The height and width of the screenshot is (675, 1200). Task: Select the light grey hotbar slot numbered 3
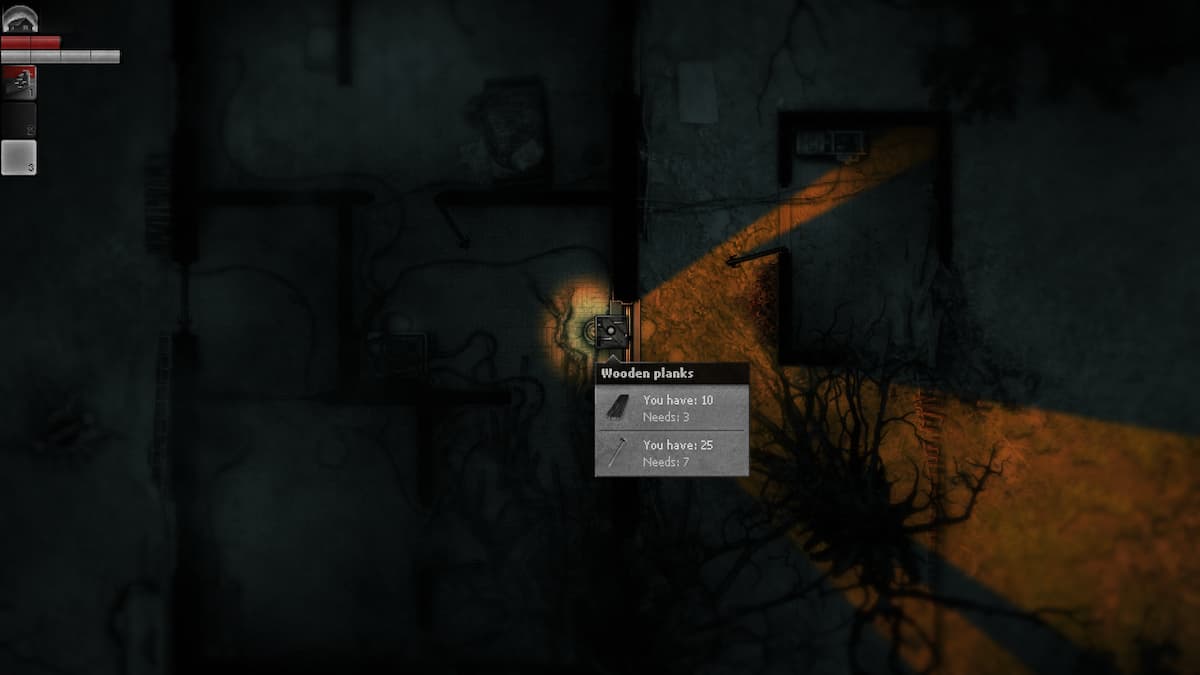19,158
